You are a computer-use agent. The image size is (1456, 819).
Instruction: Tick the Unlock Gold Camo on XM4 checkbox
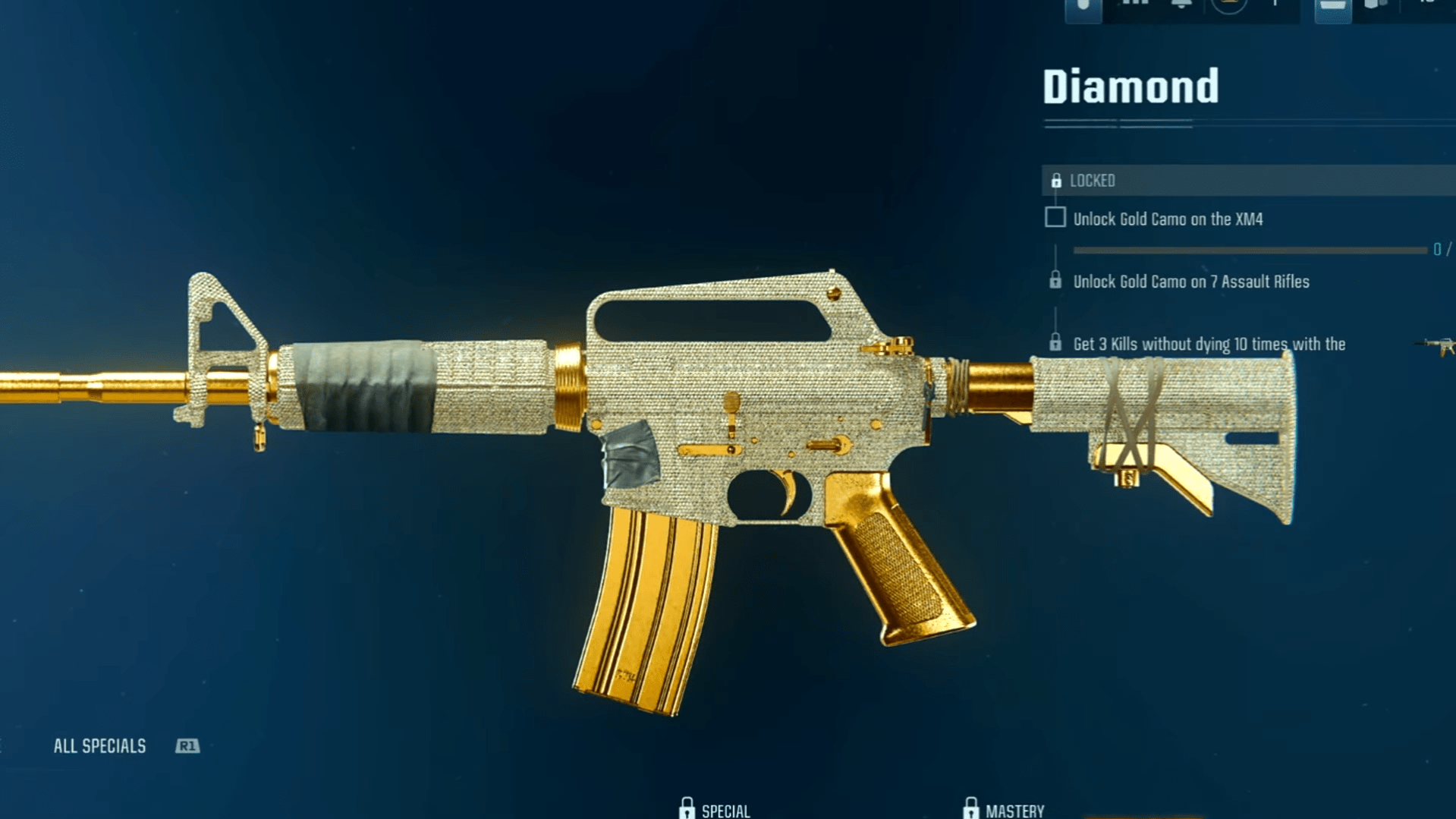pos(1055,218)
